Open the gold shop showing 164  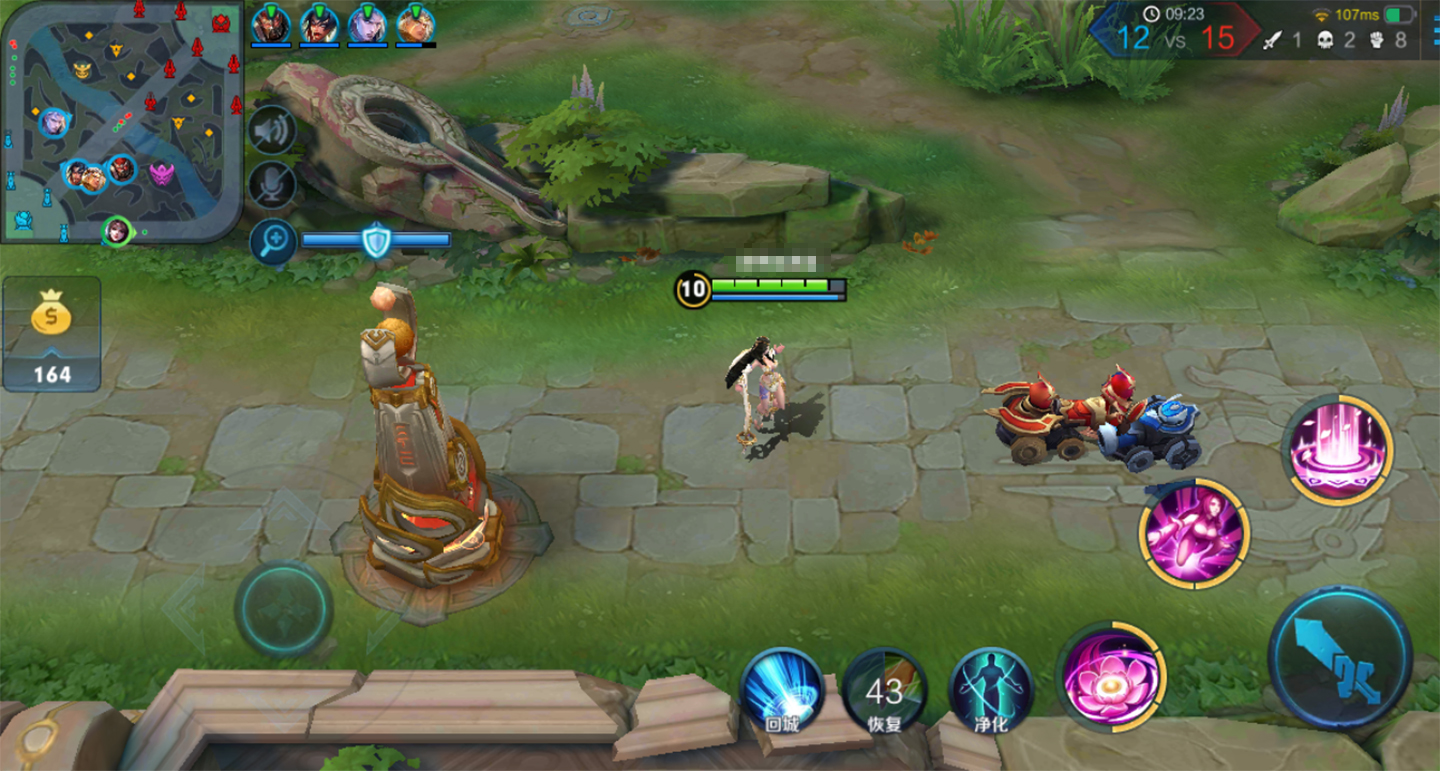[x=52, y=334]
